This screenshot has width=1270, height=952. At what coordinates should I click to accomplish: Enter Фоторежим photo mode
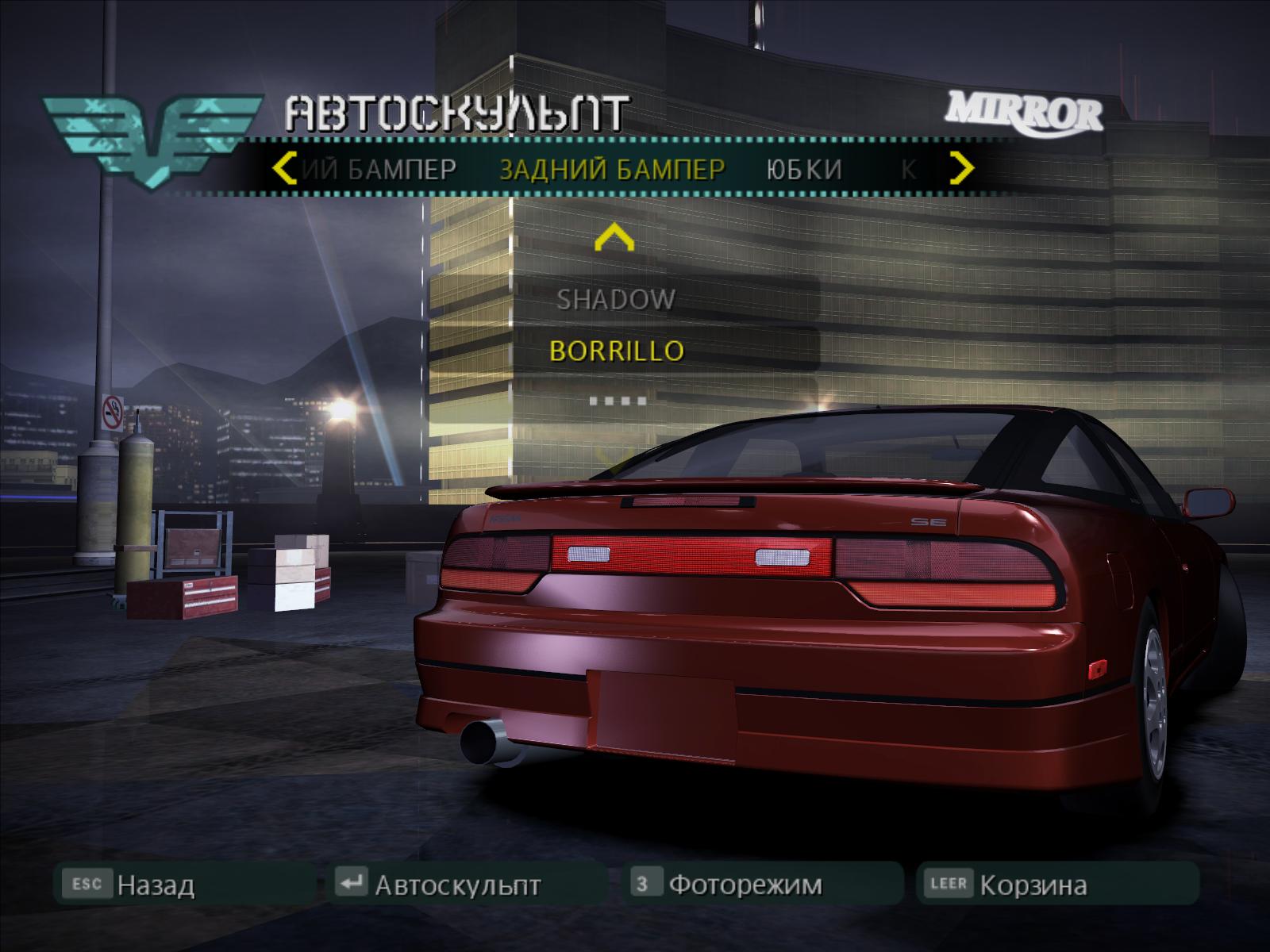(745, 884)
